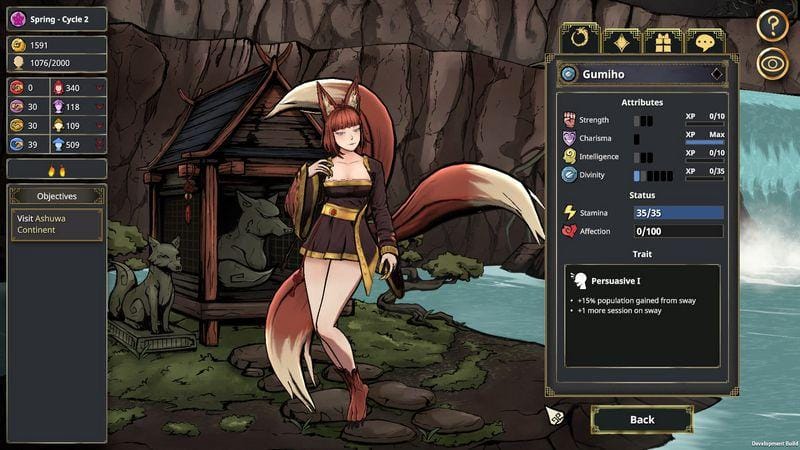Viewport: 800px width, 450px height.
Task: Switch to the gift box tab
Action: [x=662, y=41]
